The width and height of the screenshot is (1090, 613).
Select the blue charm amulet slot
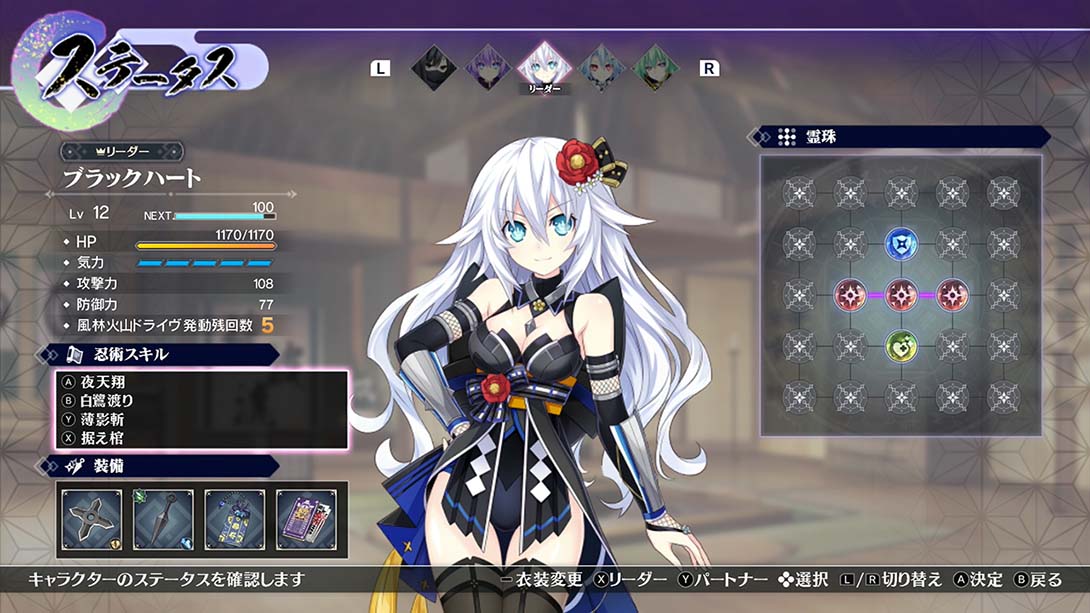tap(235, 520)
